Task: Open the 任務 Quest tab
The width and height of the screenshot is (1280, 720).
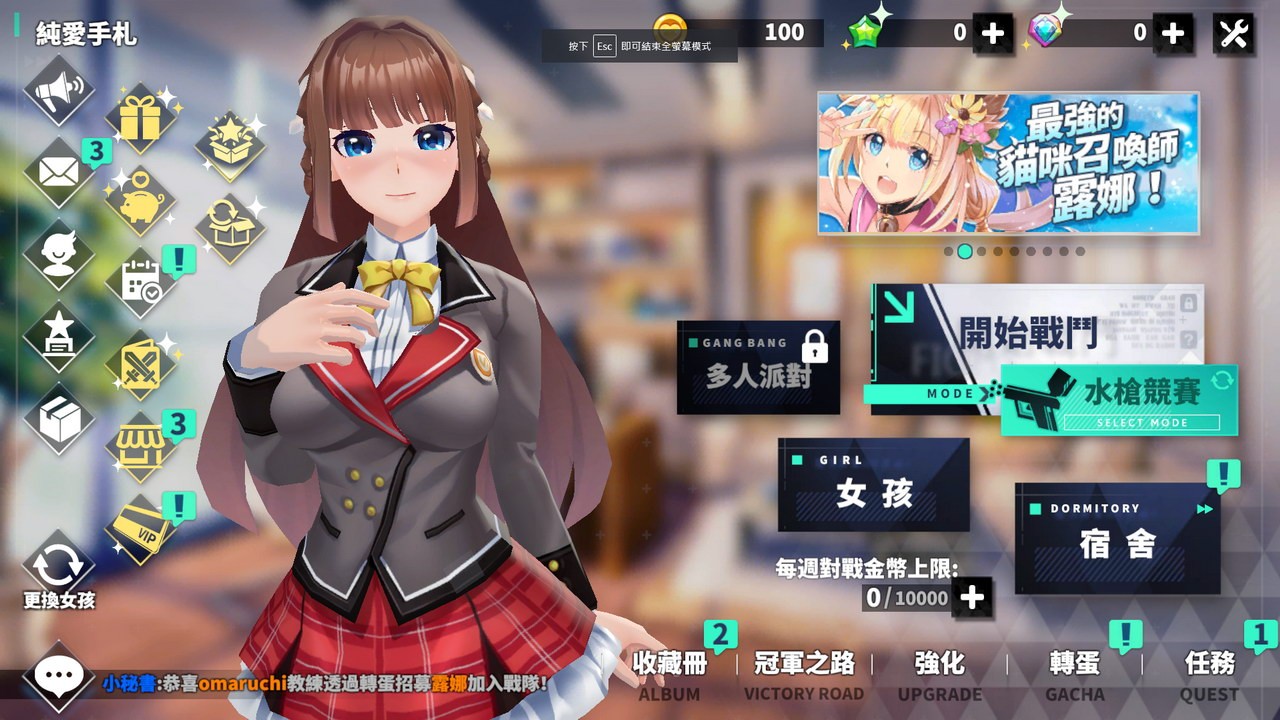Action: point(1209,674)
